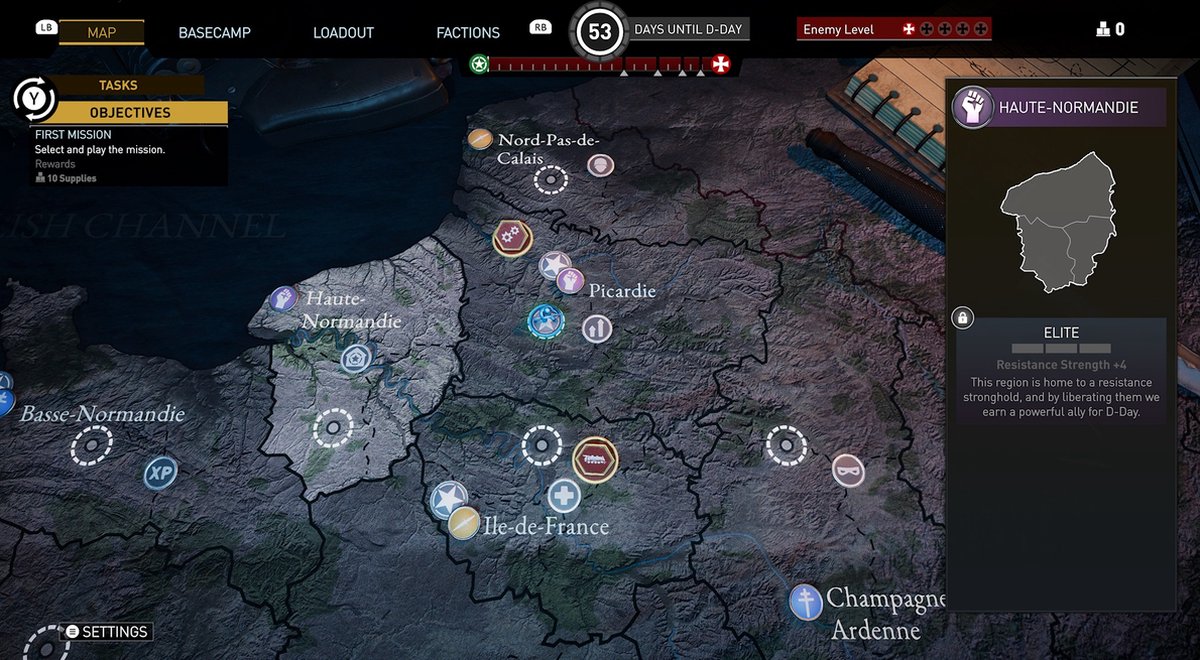This screenshot has width=1200, height=660.
Task: Choose the masked bandit map marker
Action: click(848, 470)
